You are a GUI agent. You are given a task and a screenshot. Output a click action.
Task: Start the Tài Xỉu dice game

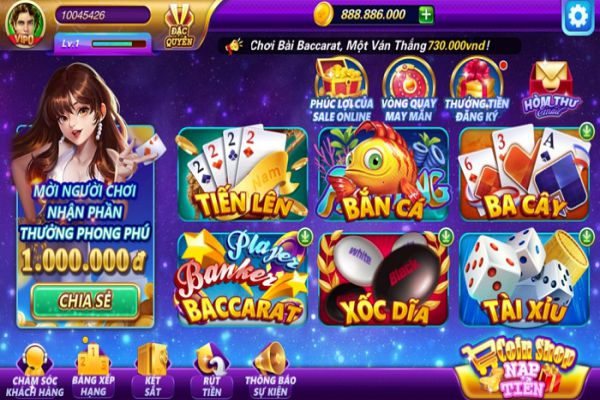tap(520, 278)
